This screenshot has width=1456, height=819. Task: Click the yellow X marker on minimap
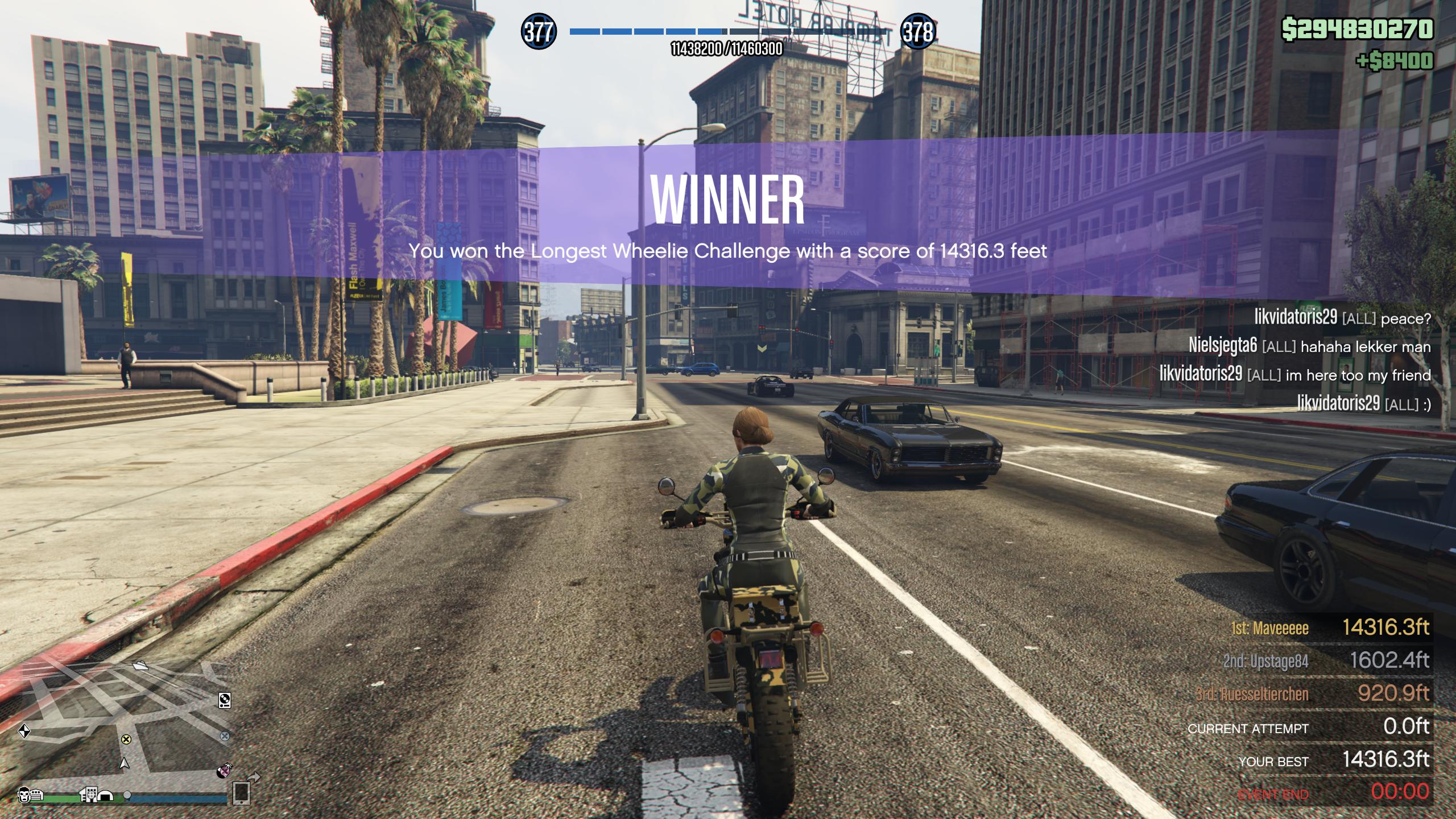pyautogui.click(x=126, y=739)
